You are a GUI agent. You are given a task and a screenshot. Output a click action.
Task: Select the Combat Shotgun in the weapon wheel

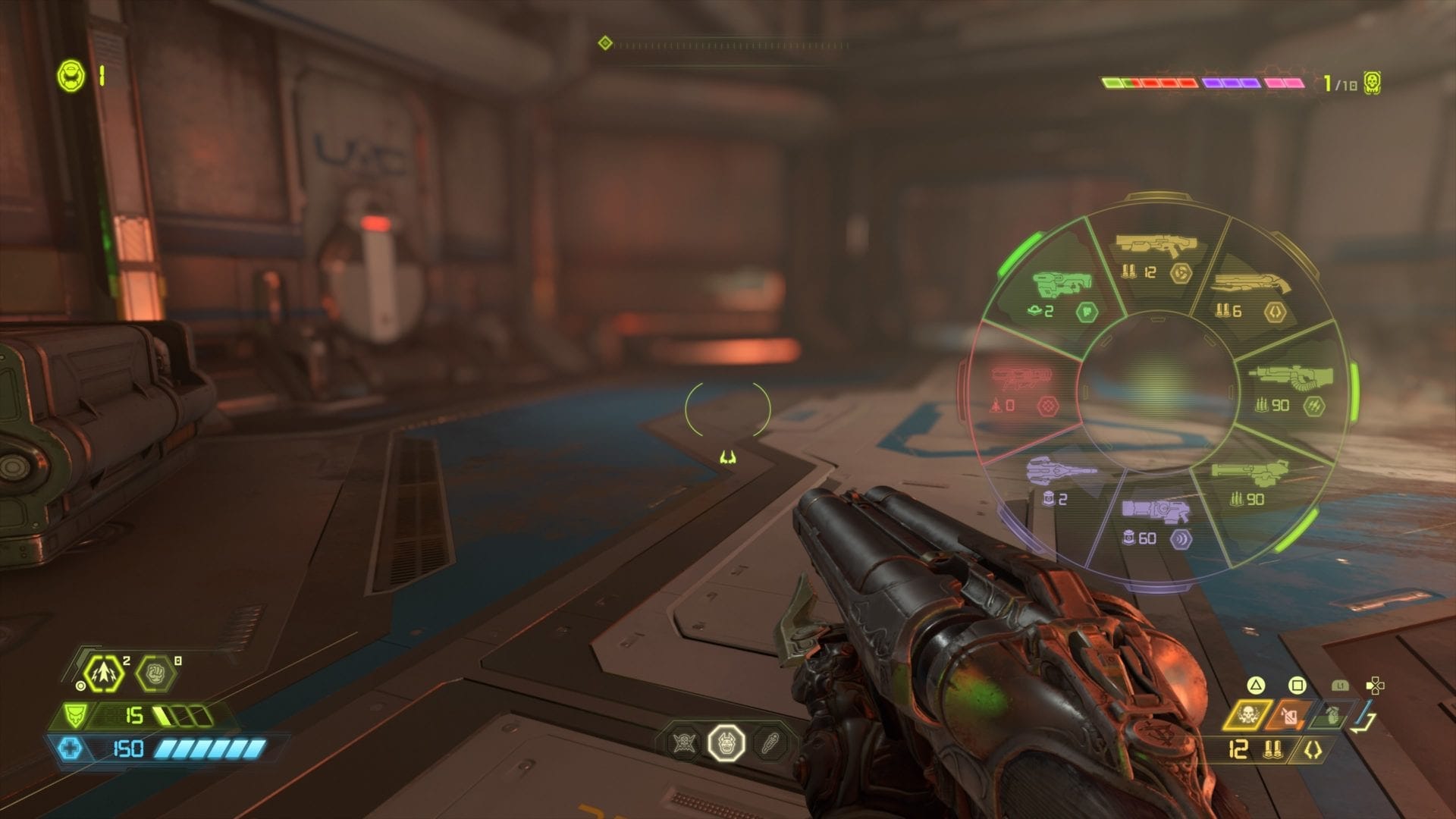[1154, 256]
